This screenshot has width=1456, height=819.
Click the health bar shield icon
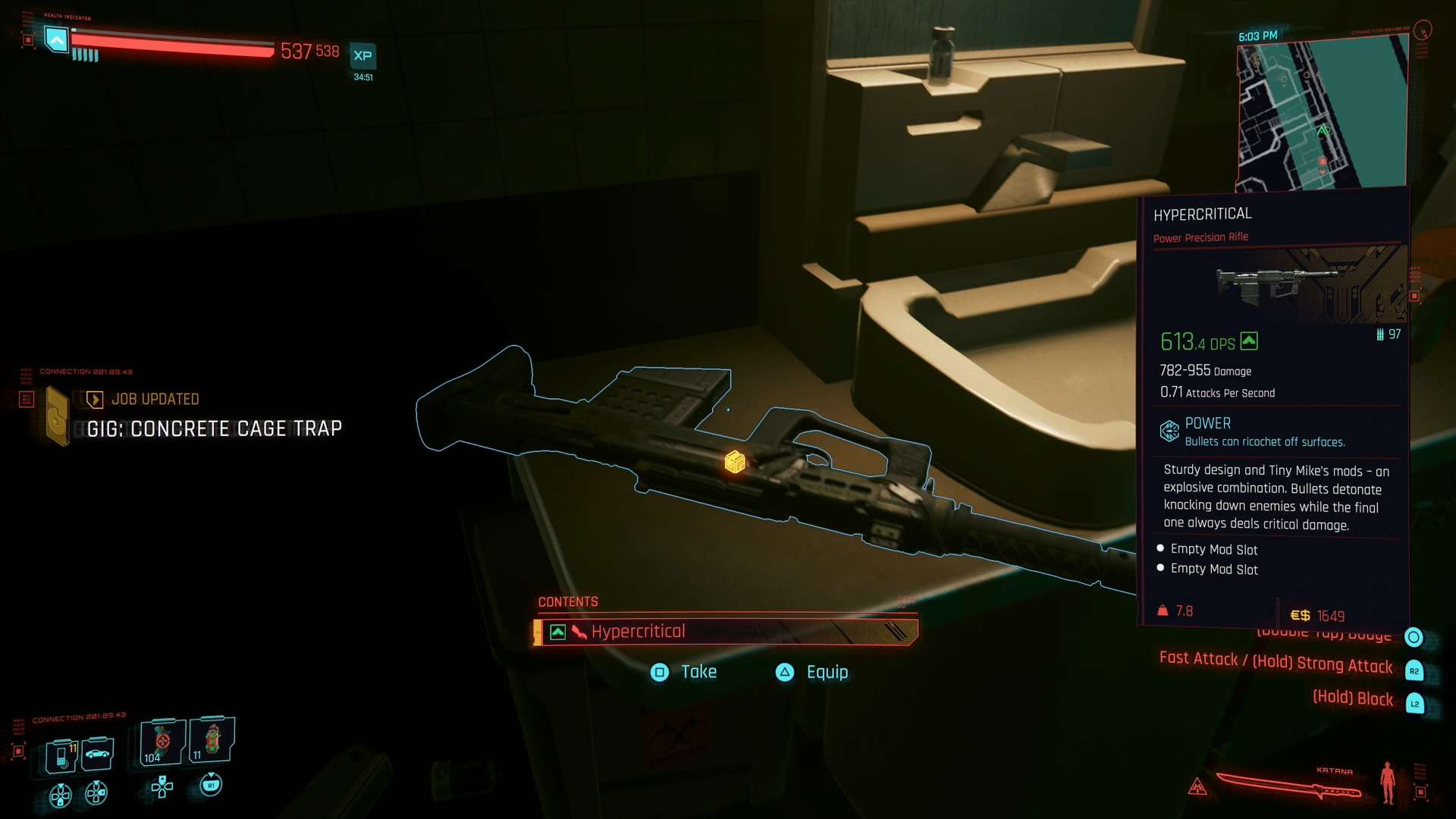[x=56, y=39]
